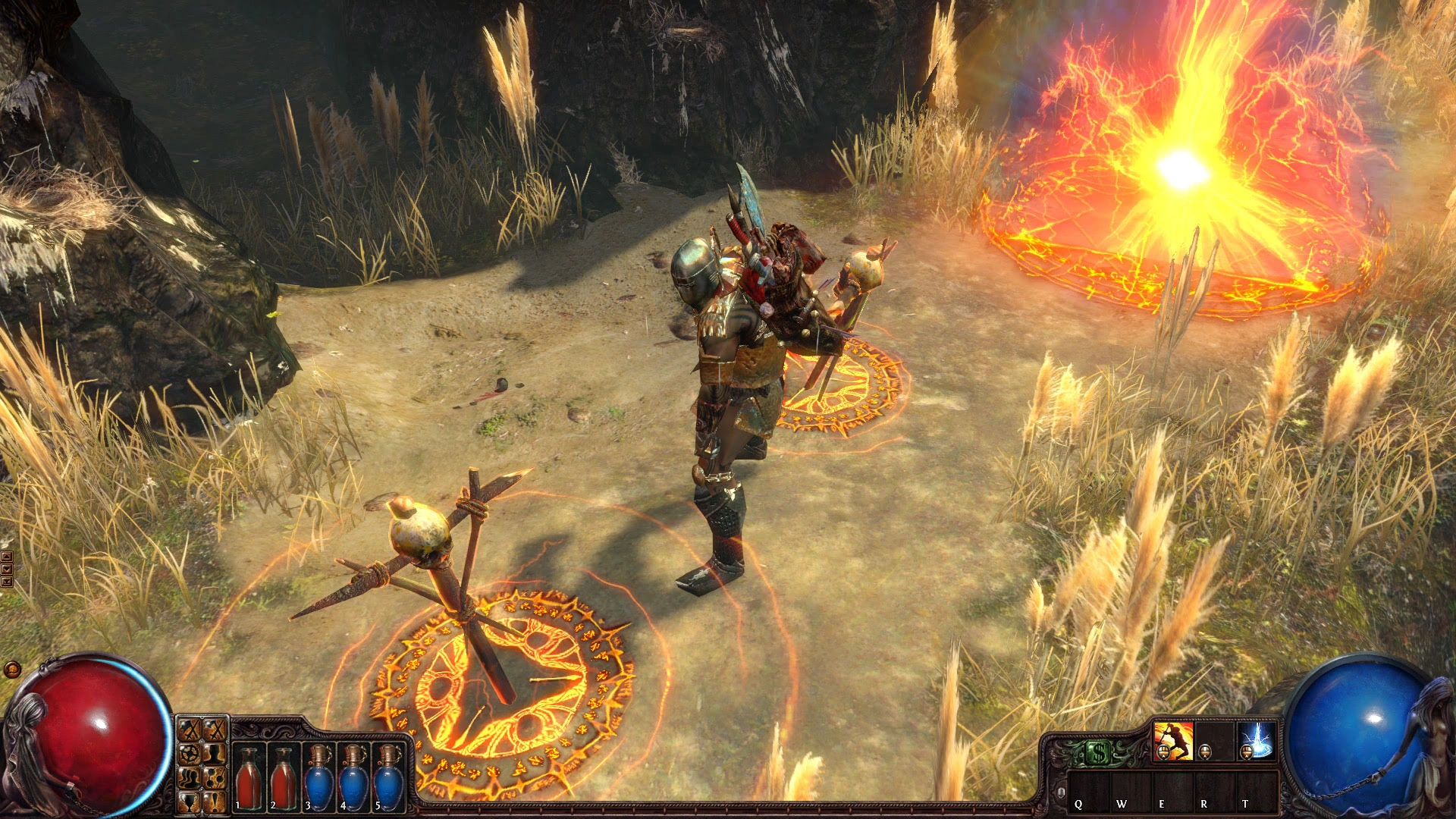This screenshot has width=1456, height=819.
Task: Open the single-silhouette character panel button
Action: tap(216, 754)
